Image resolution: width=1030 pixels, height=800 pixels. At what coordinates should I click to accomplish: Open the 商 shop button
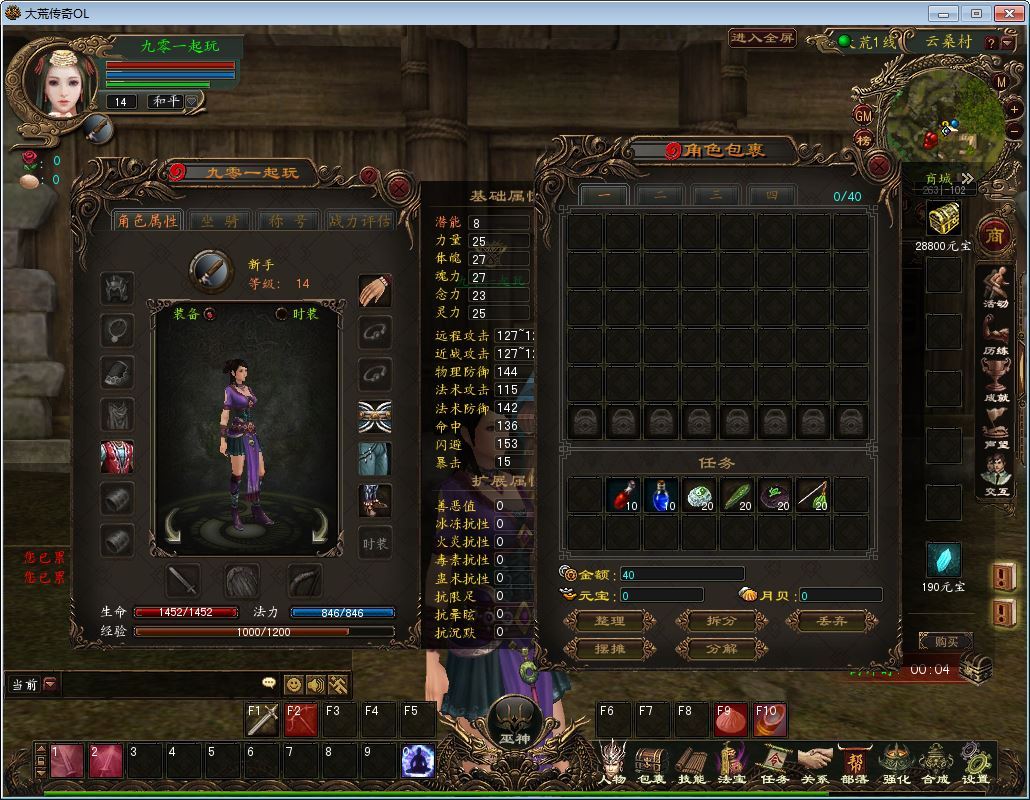pos(994,236)
